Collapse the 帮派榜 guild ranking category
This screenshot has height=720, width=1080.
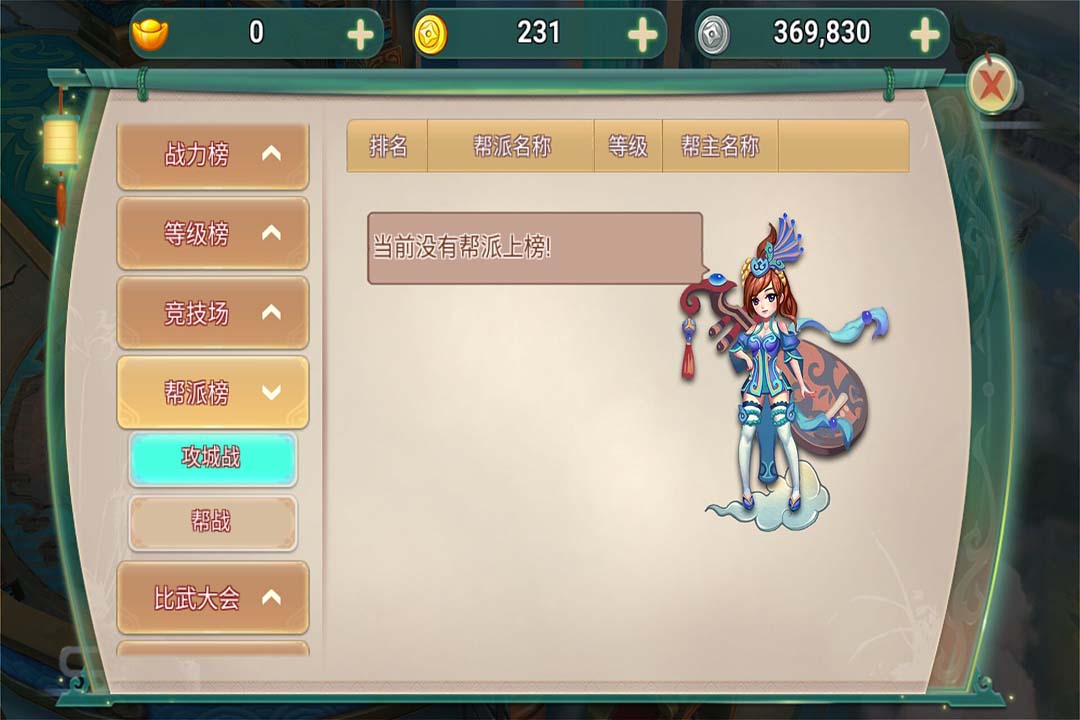(x=212, y=393)
